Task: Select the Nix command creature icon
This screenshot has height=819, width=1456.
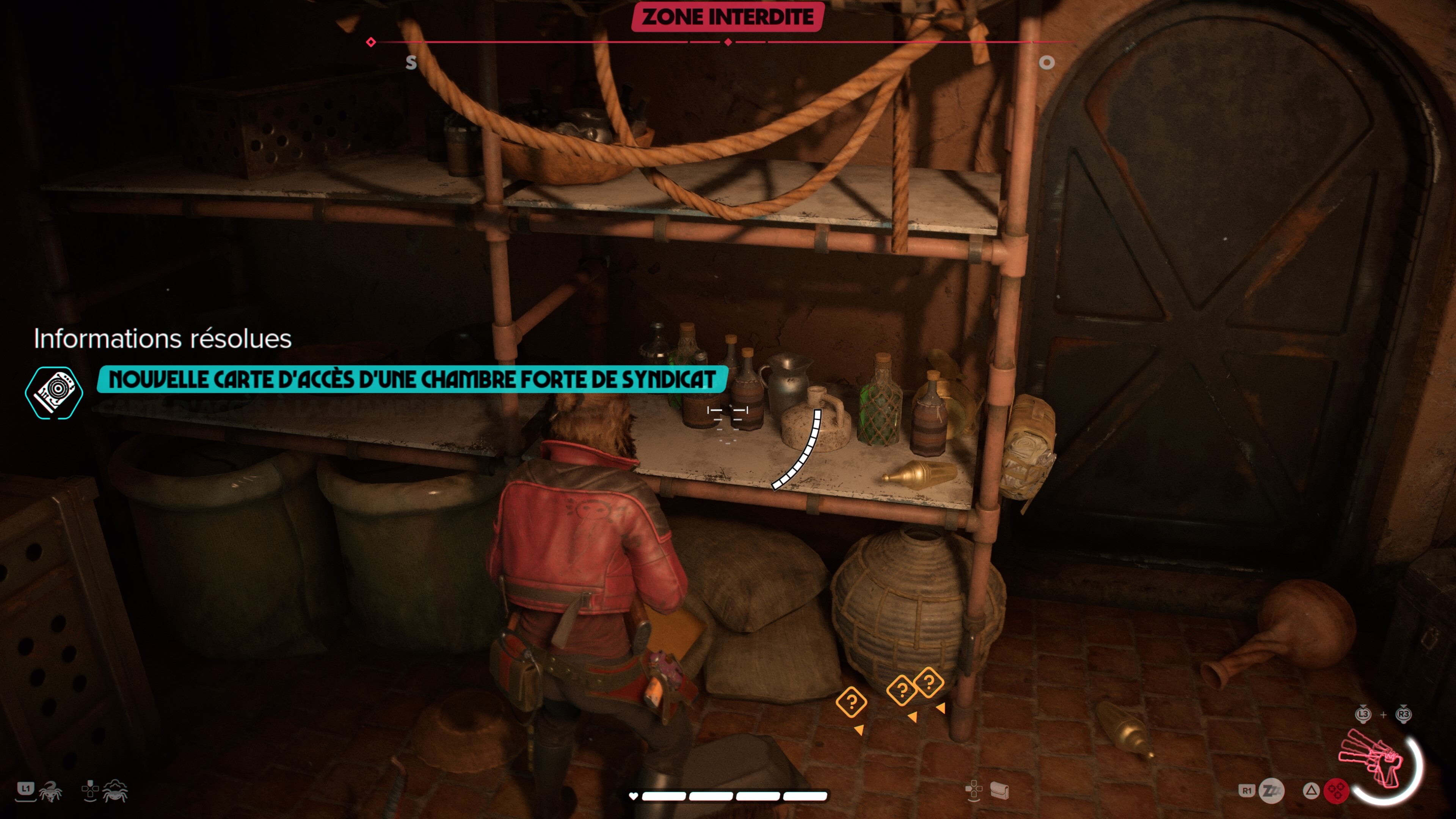Action: [x=50, y=791]
